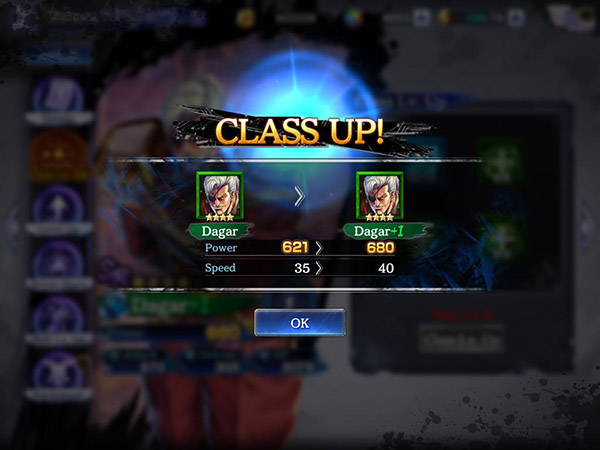Select the original Dagar portrait

pyautogui.click(x=219, y=194)
